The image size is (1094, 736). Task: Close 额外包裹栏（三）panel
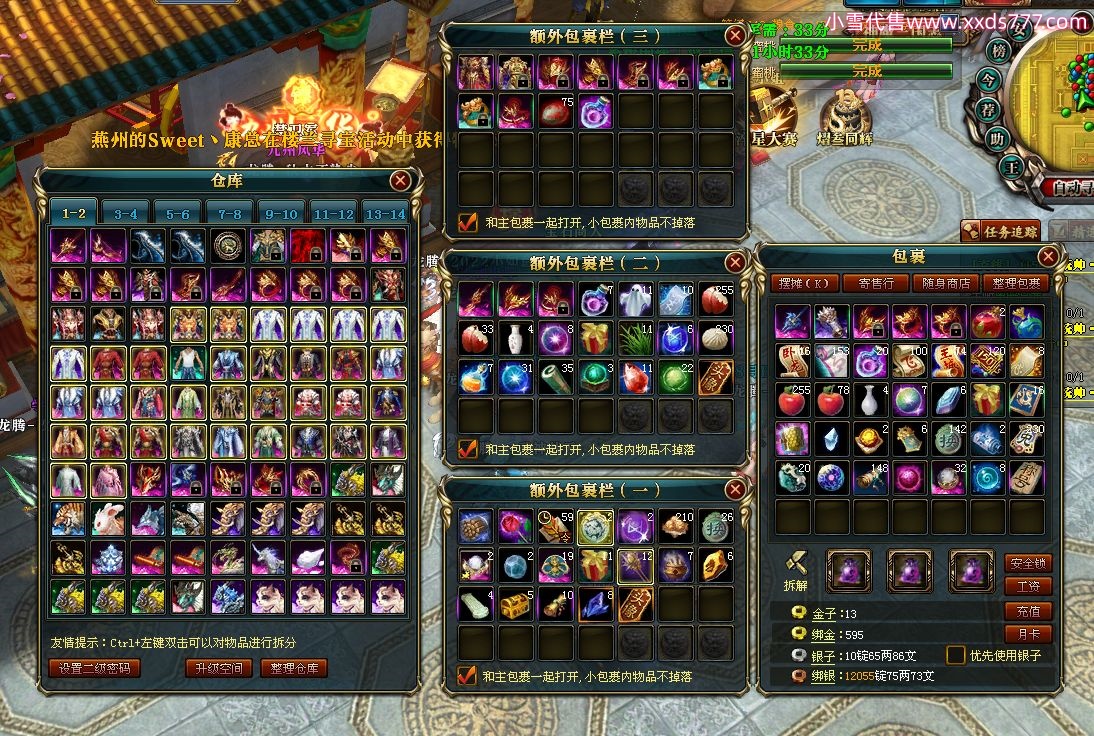click(x=735, y=36)
